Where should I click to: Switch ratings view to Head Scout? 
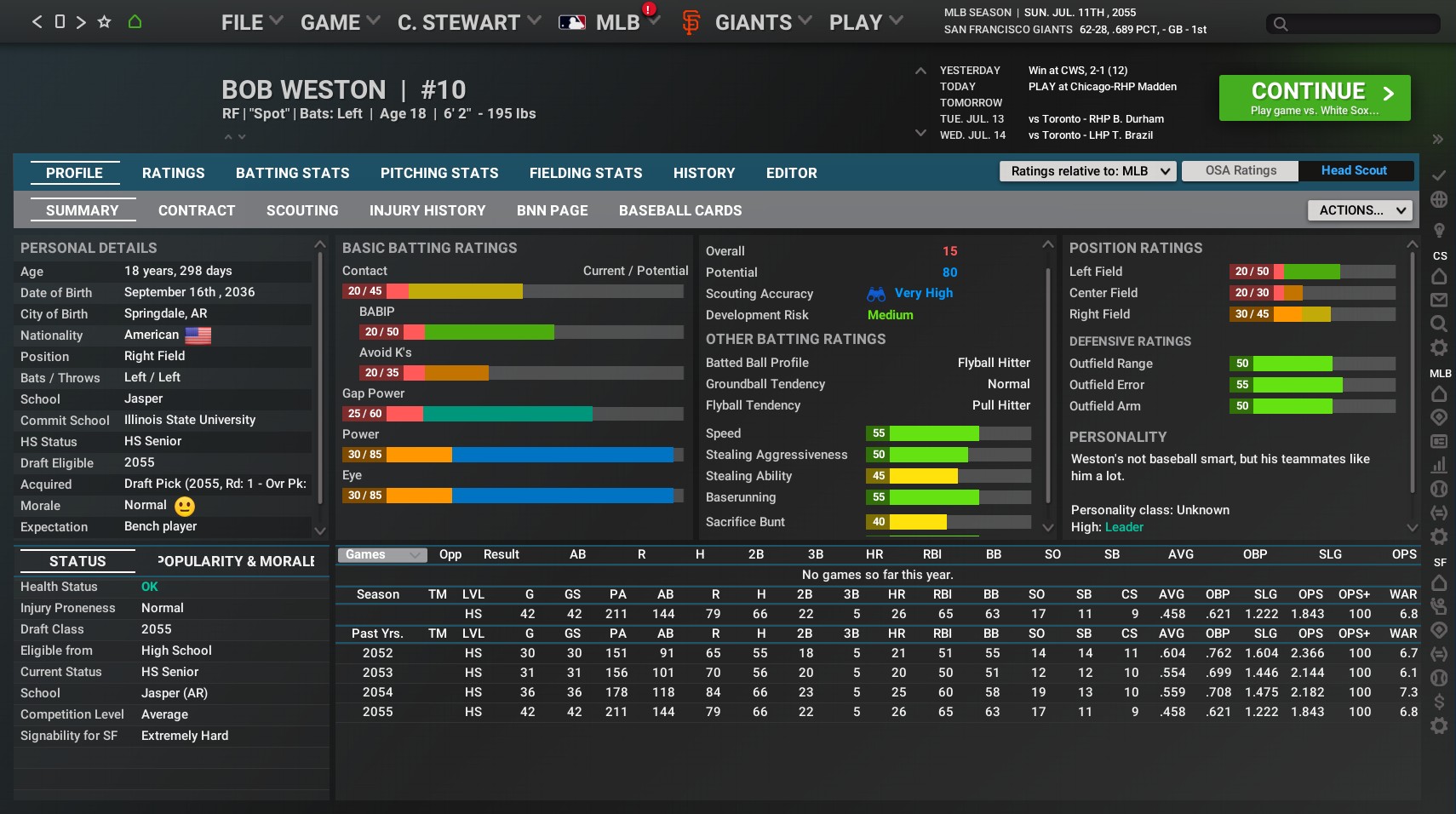pyautogui.click(x=1353, y=170)
